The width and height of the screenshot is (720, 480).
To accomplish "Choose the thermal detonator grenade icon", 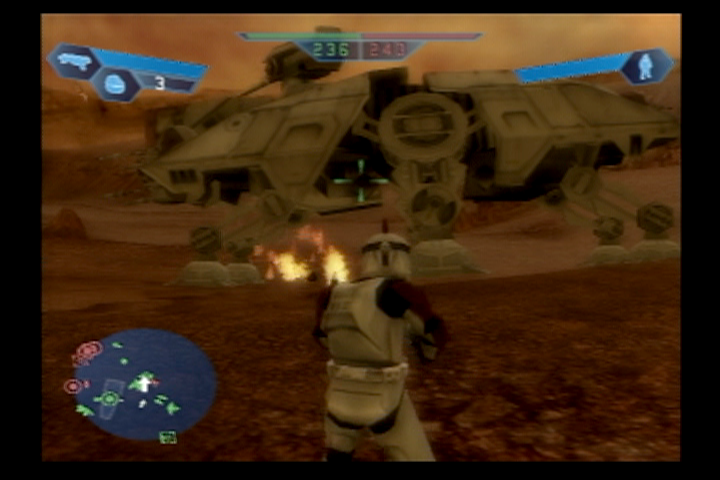I will 115,85.
